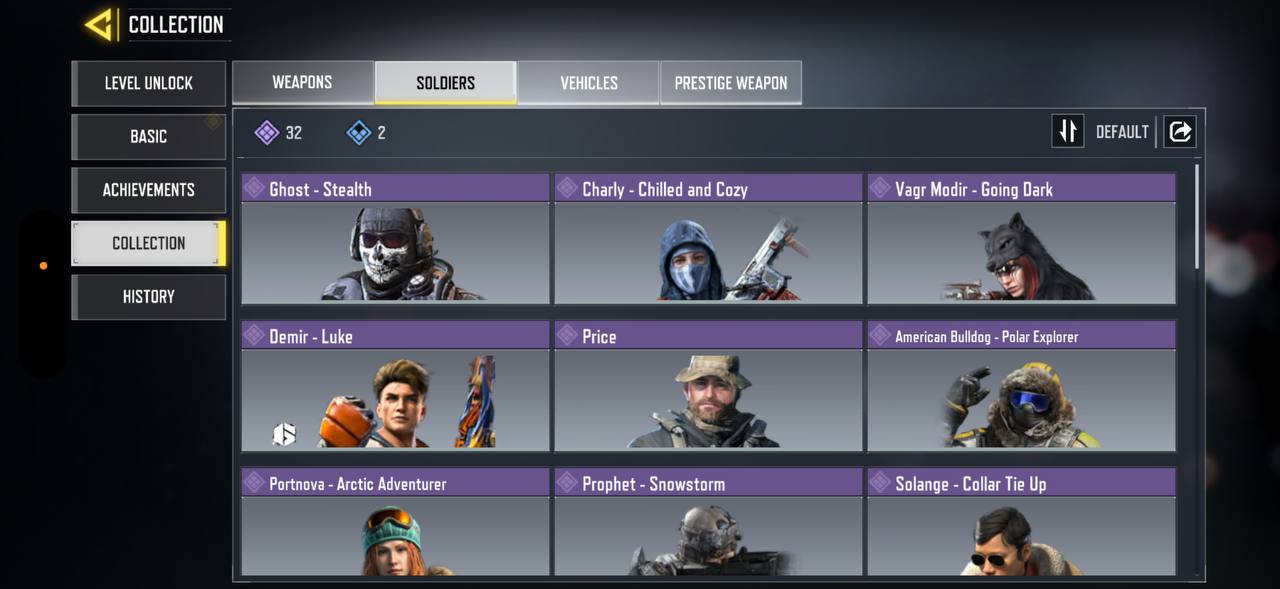The height and width of the screenshot is (589, 1280).
Task: Choose American Bulldog - Polar Explorer card
Action: coord(1021,387)
